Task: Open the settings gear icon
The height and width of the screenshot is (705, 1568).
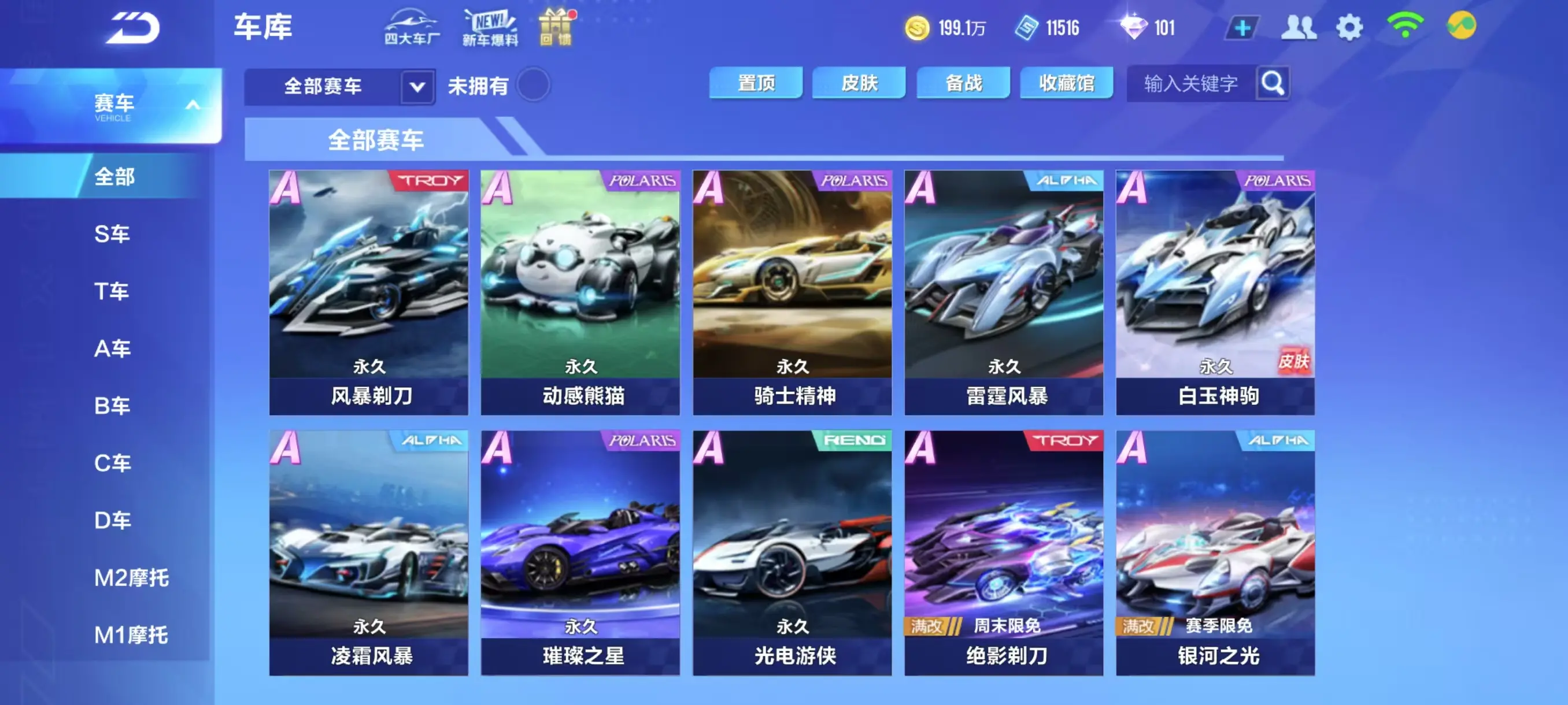Action: (1351, 27)
